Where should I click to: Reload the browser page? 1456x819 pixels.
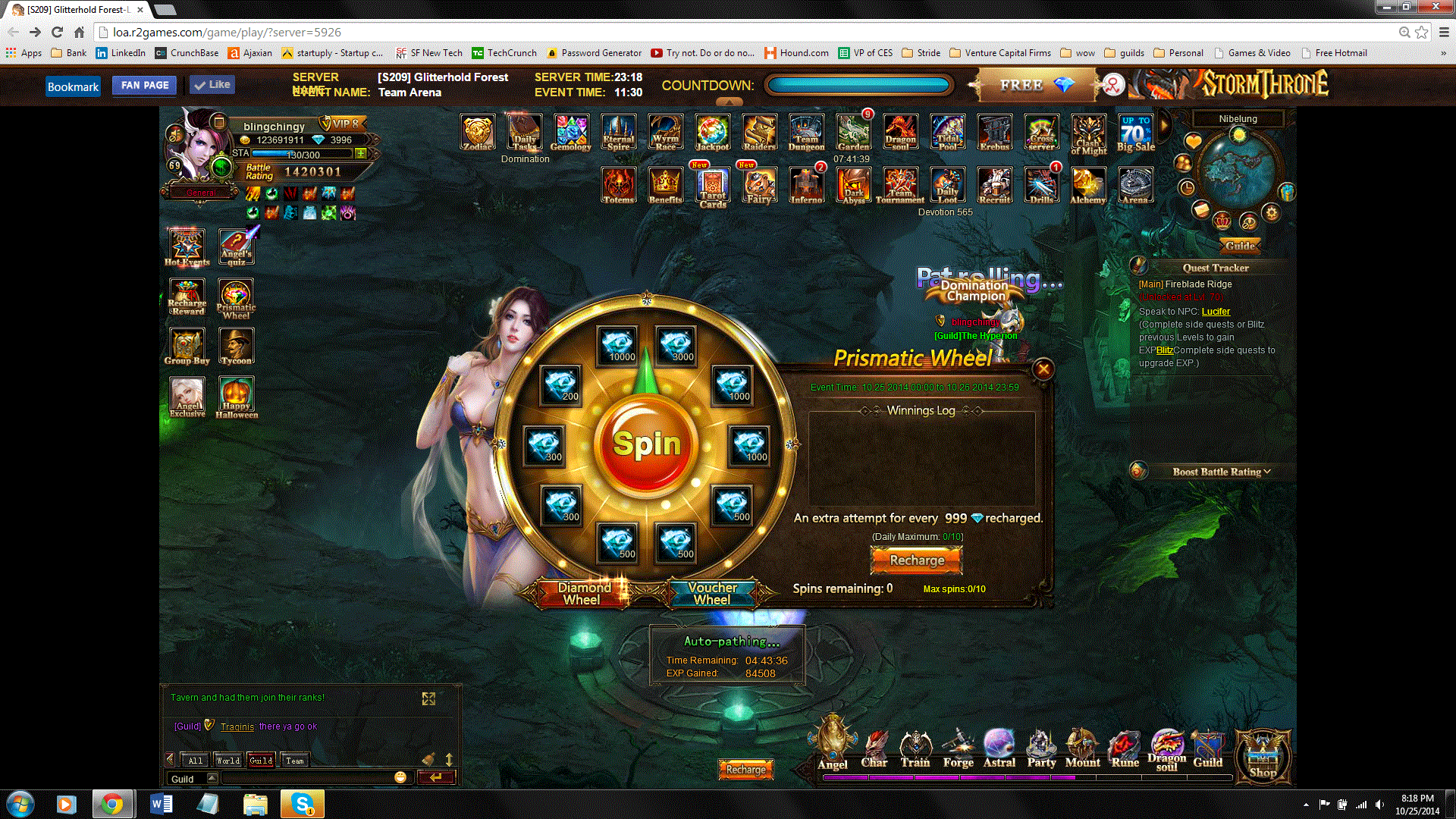coord(57,33)
